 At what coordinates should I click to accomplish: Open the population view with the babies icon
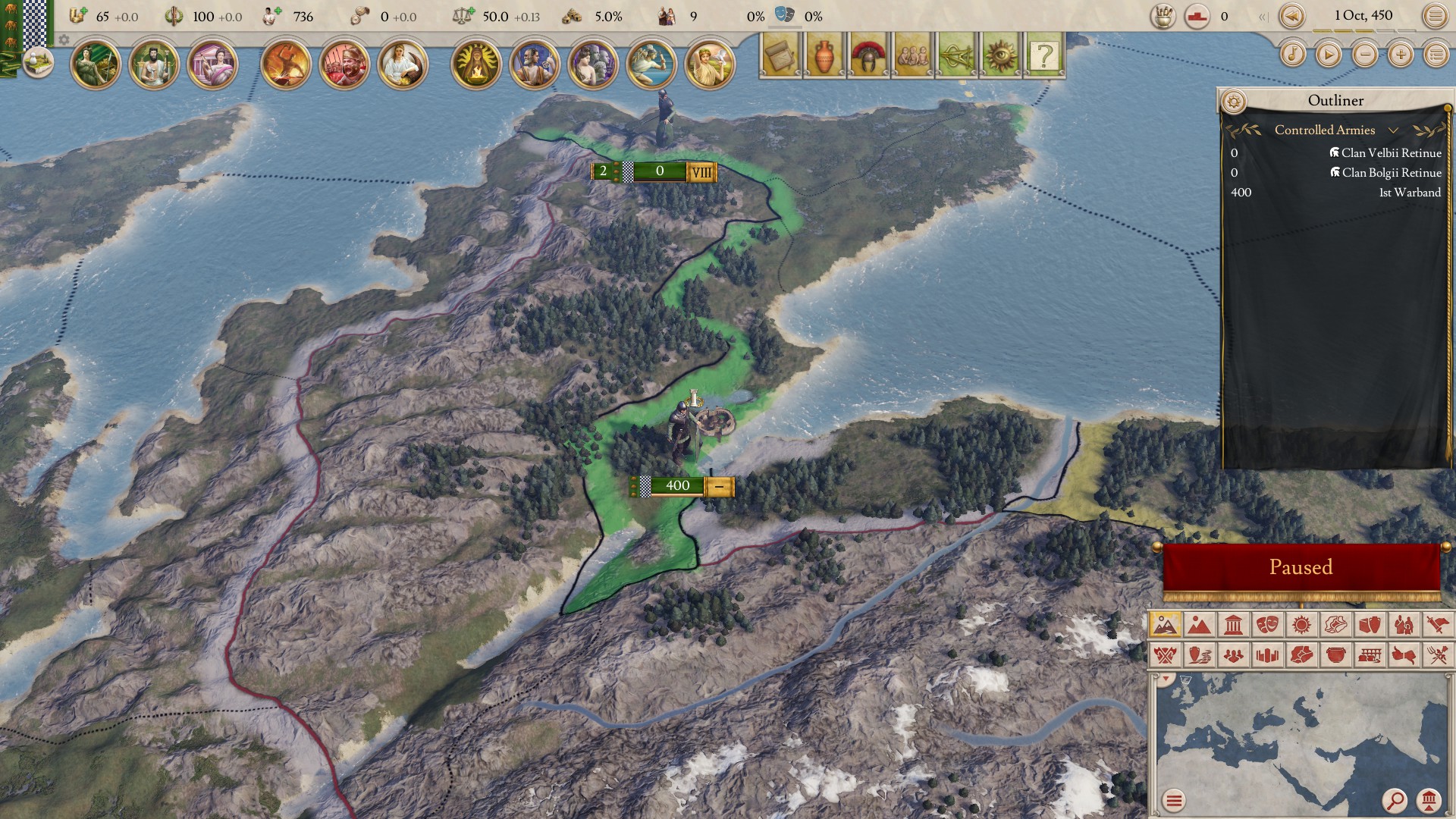[x=912, y=55]
